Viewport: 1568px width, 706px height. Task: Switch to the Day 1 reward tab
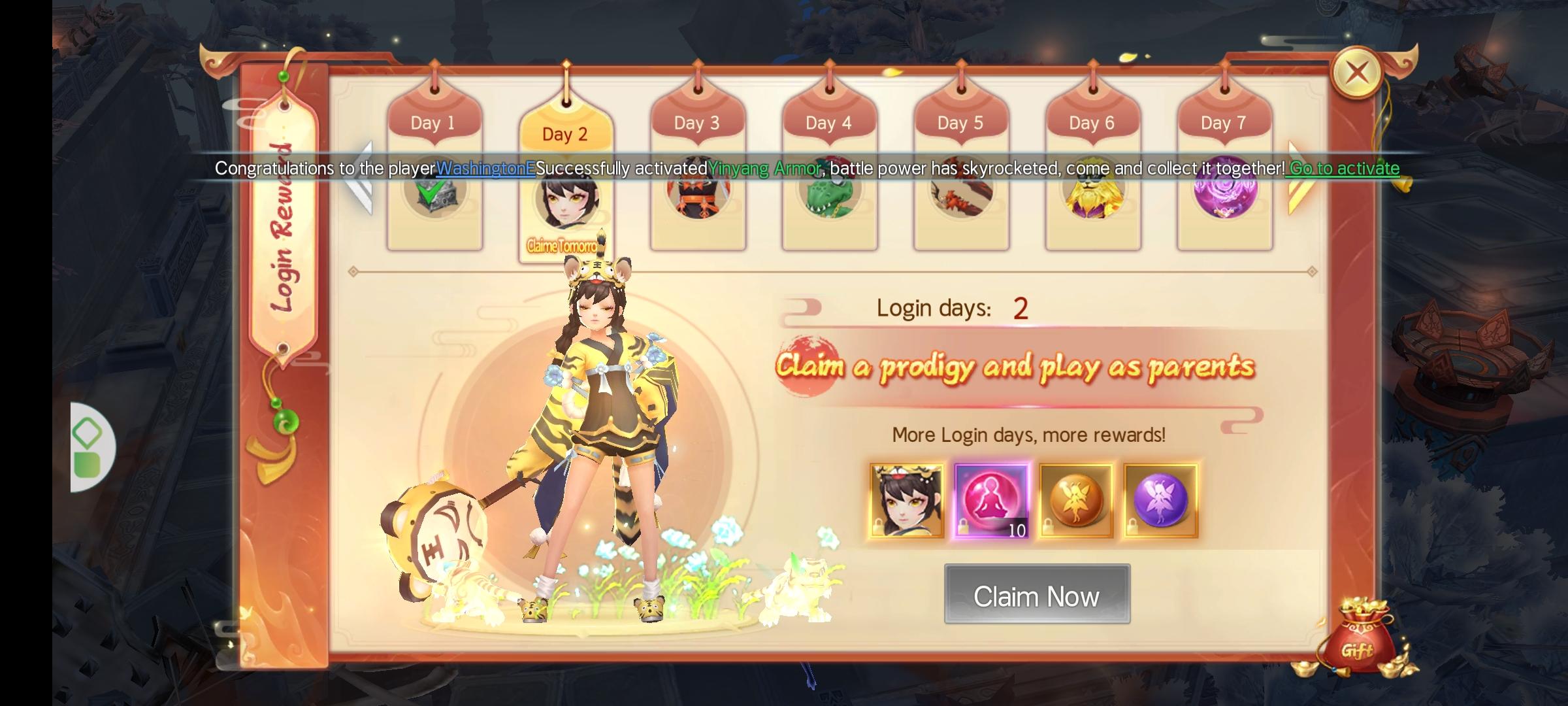pos(434,123)
